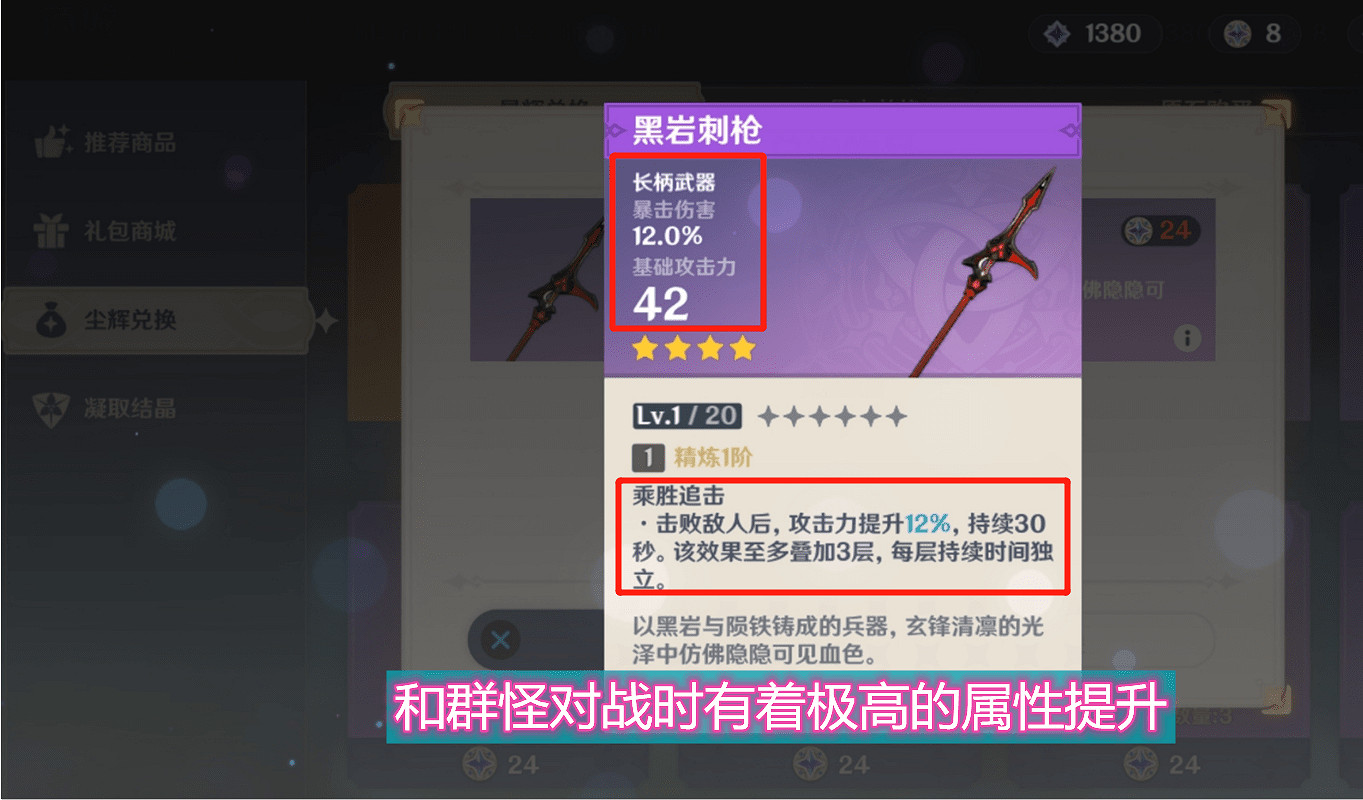Image resolution: width=1363 pixels, height=800 pixels.
Task: Tap the info (i) icon on the weapon card
Action: coord(1187,338)
